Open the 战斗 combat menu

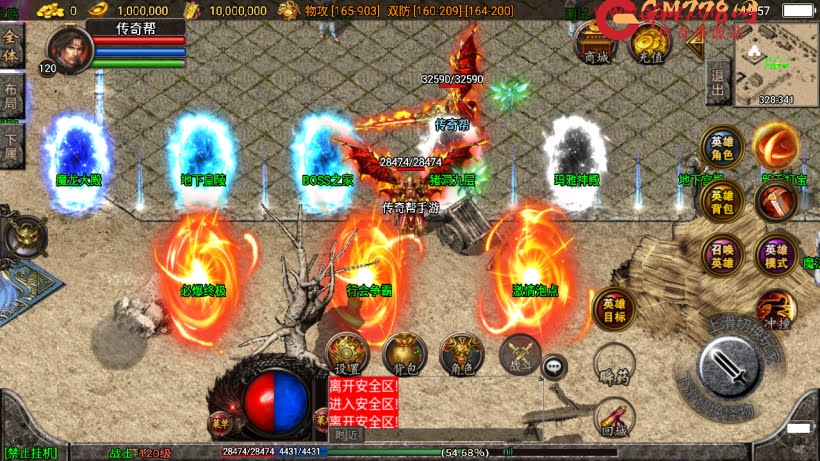519,353
